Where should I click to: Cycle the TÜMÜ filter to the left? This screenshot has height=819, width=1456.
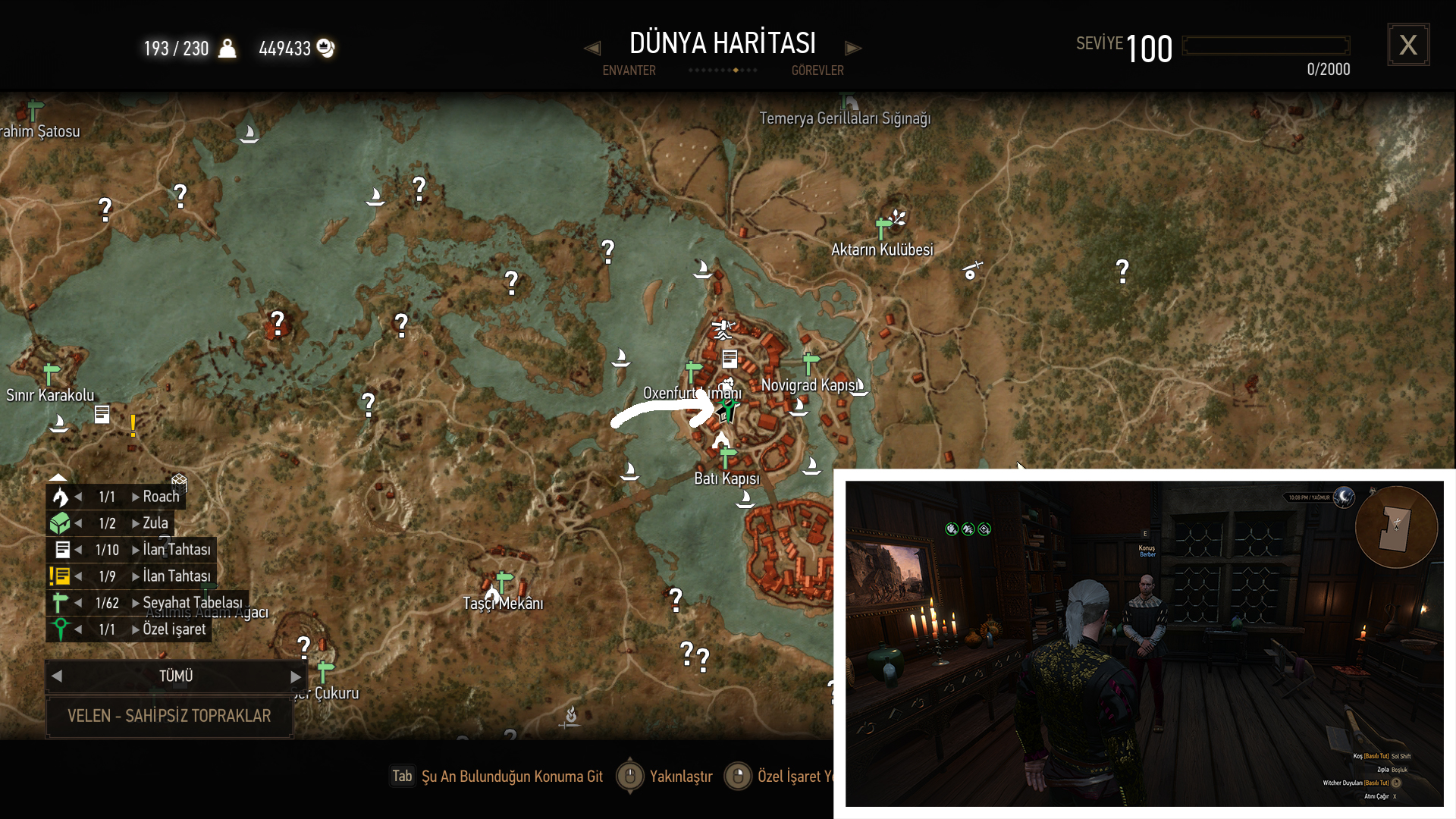[57, 676]
